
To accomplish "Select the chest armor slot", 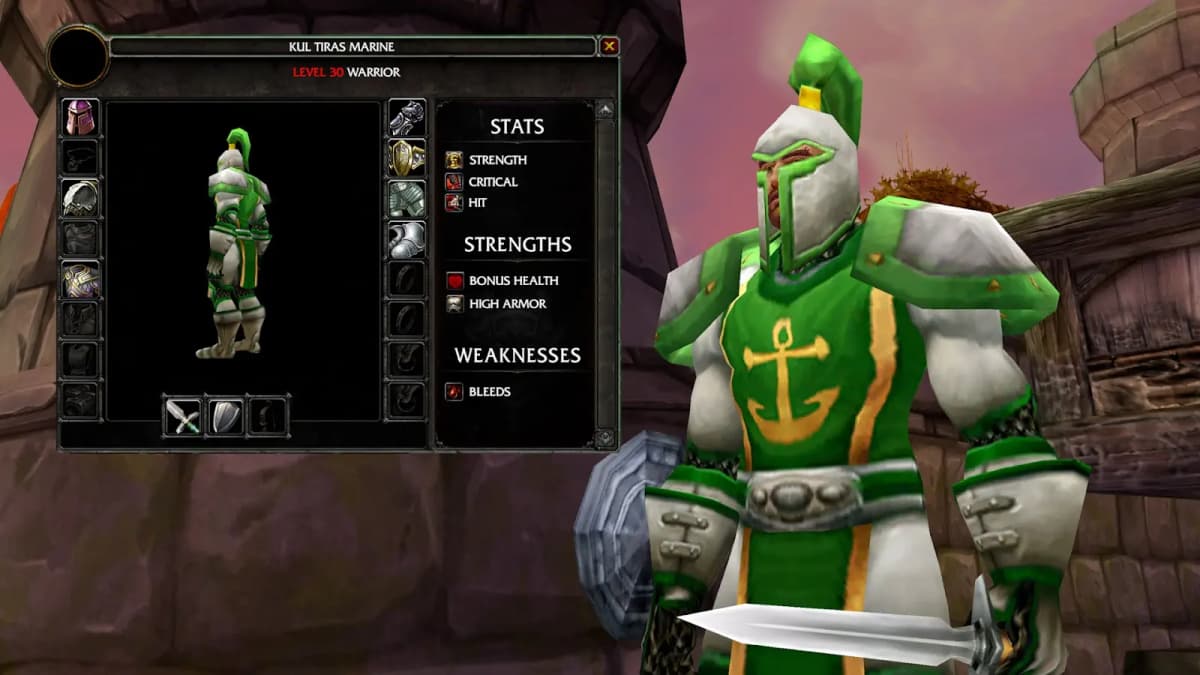I will pyautogui.click(x=81, y=280).
